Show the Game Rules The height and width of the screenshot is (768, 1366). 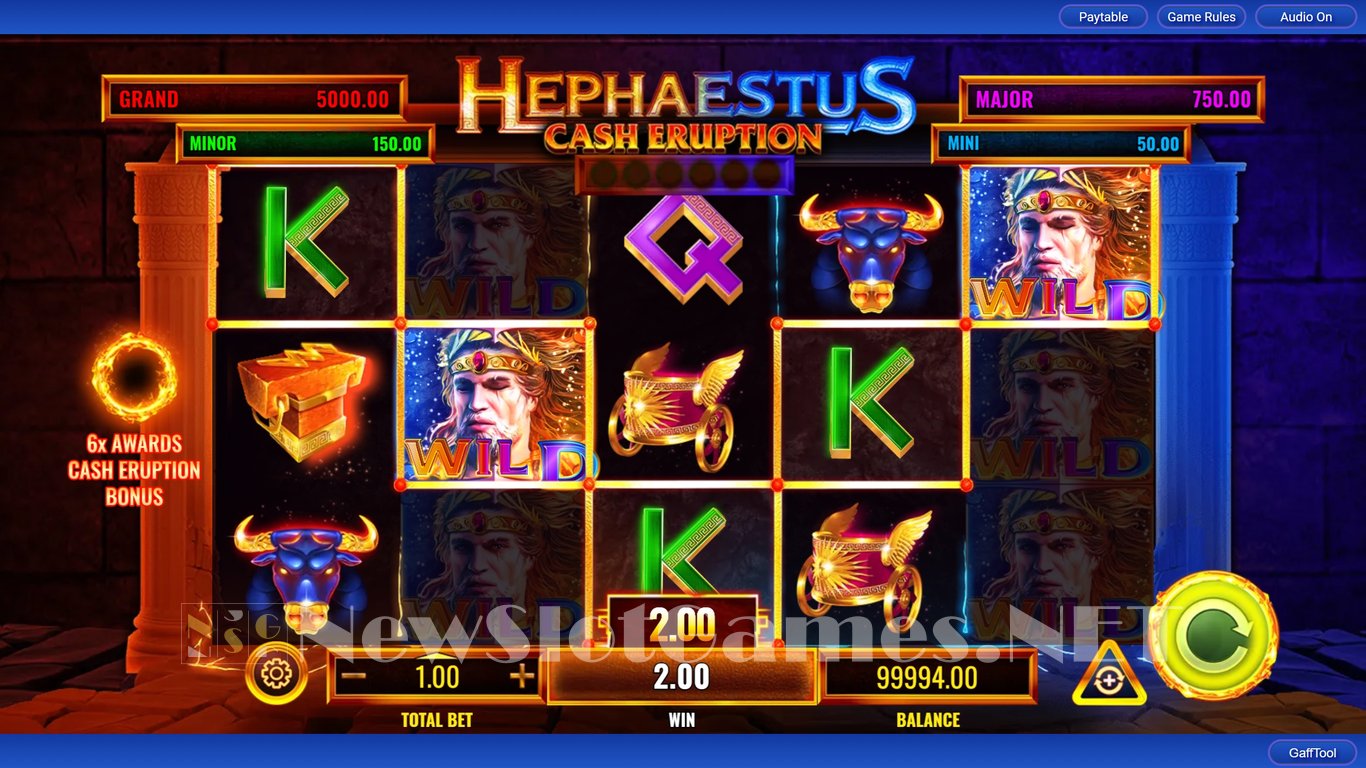[1201, 17]
